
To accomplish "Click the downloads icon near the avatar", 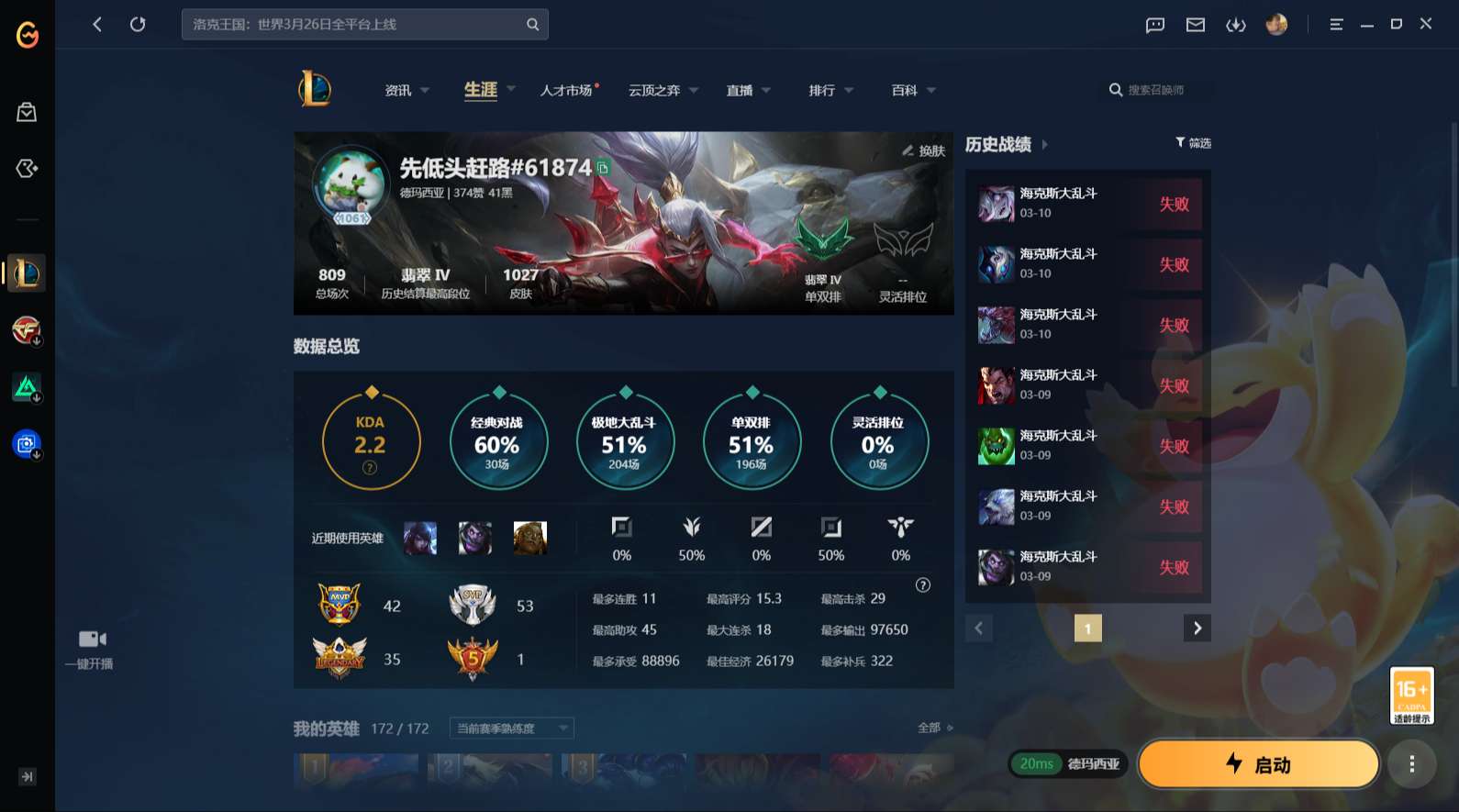I will click(x=1236, y=25).
